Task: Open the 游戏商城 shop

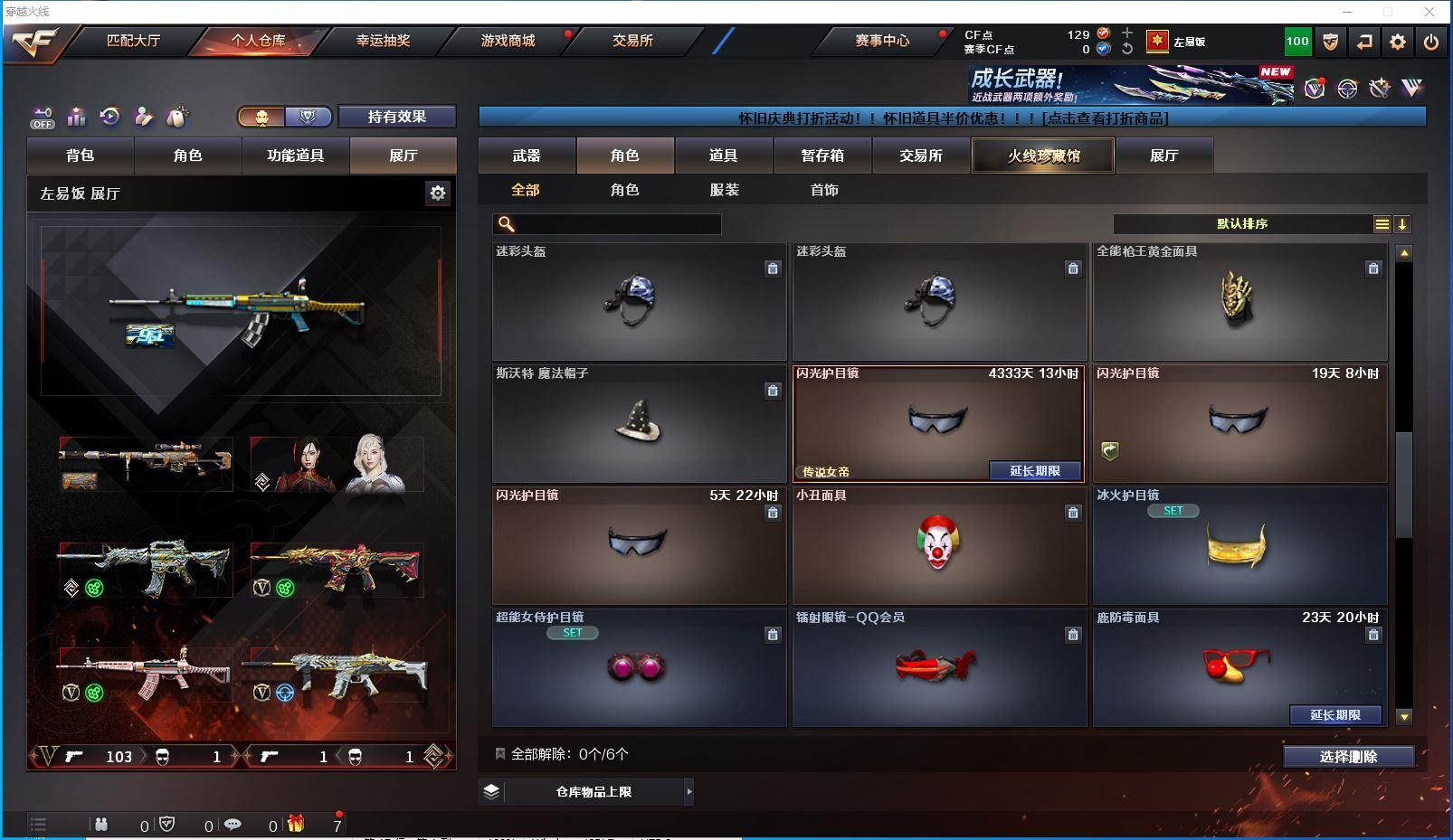Action: pos(508,41)
